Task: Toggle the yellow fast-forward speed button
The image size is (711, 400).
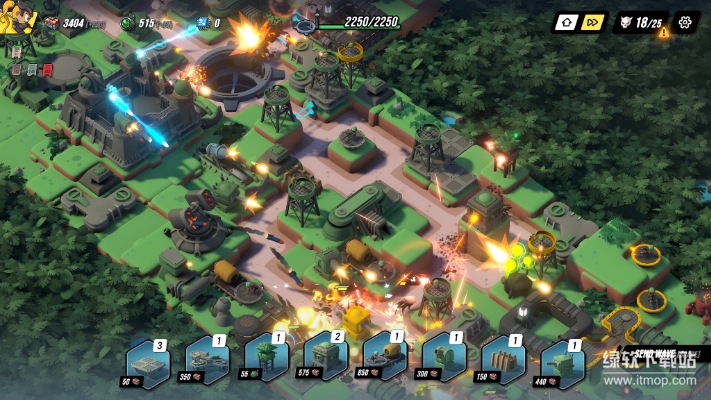Action: tap(593, 22)
